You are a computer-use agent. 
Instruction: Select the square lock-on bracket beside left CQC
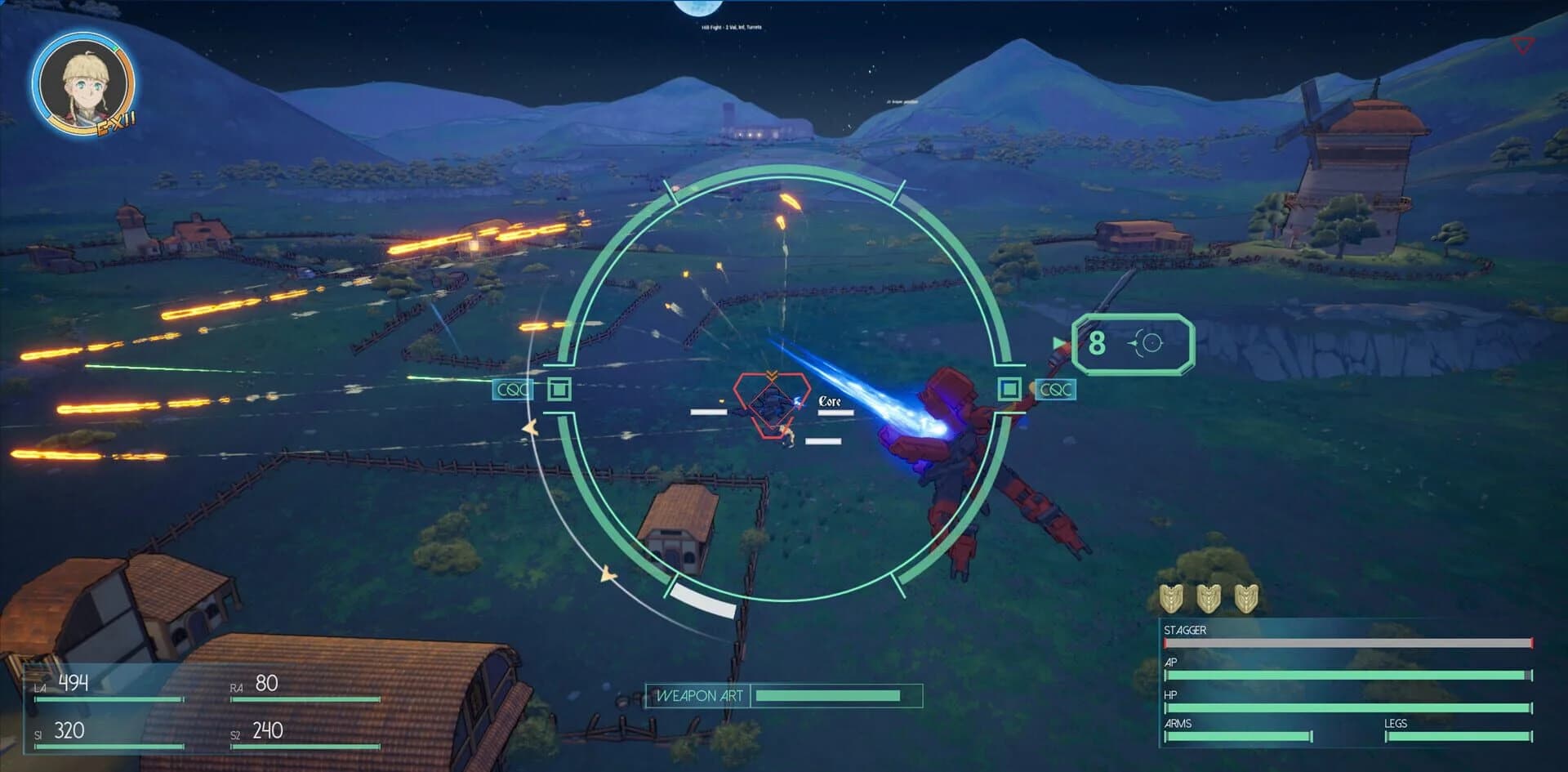coord(559,390)
